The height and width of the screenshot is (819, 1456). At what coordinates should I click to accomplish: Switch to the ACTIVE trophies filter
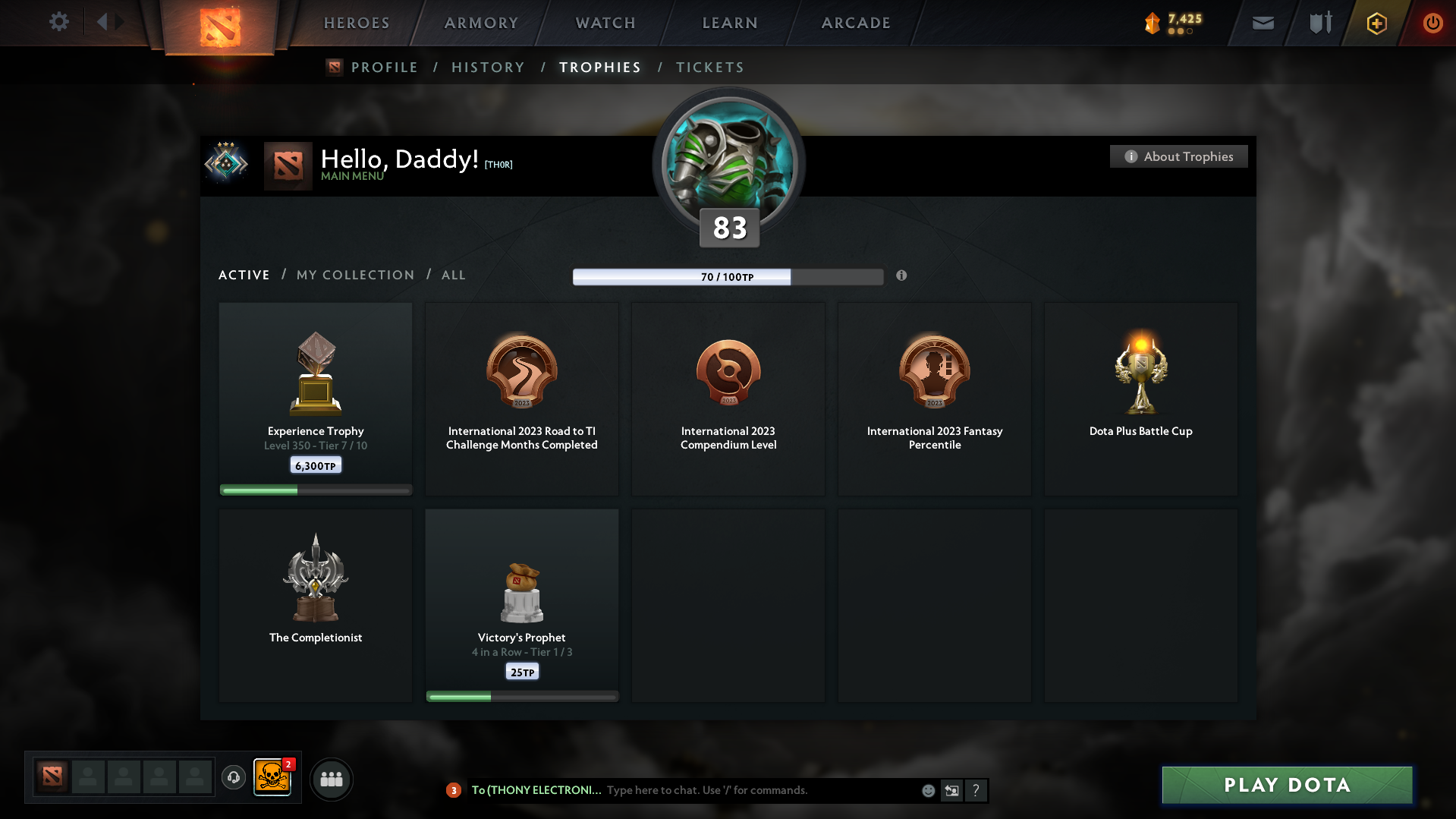coord(244,275)
